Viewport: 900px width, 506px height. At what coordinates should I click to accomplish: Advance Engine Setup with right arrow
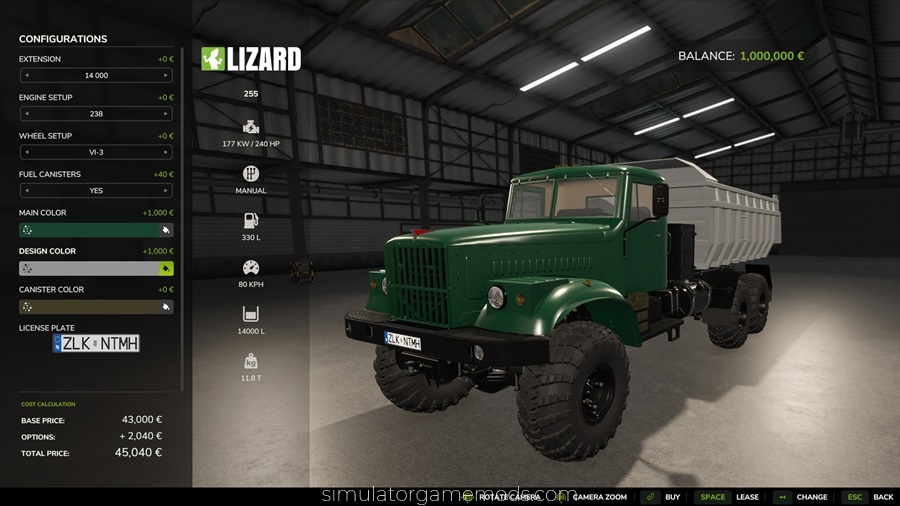pos(166,114)
